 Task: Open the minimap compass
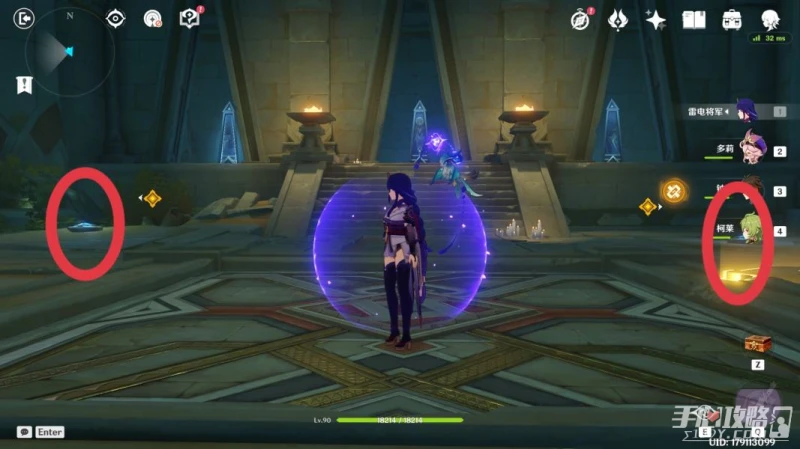coord(69,51)
